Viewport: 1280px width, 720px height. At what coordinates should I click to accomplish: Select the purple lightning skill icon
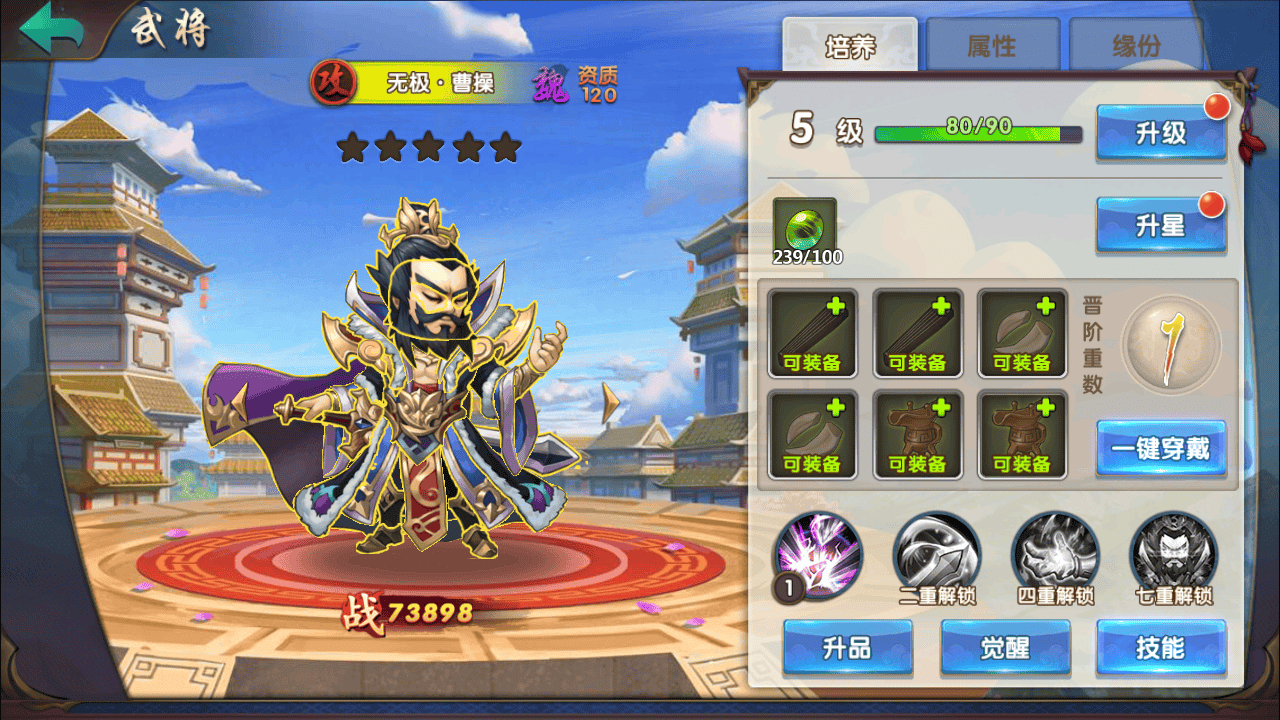pyautogui.click(x=818, y=555)
